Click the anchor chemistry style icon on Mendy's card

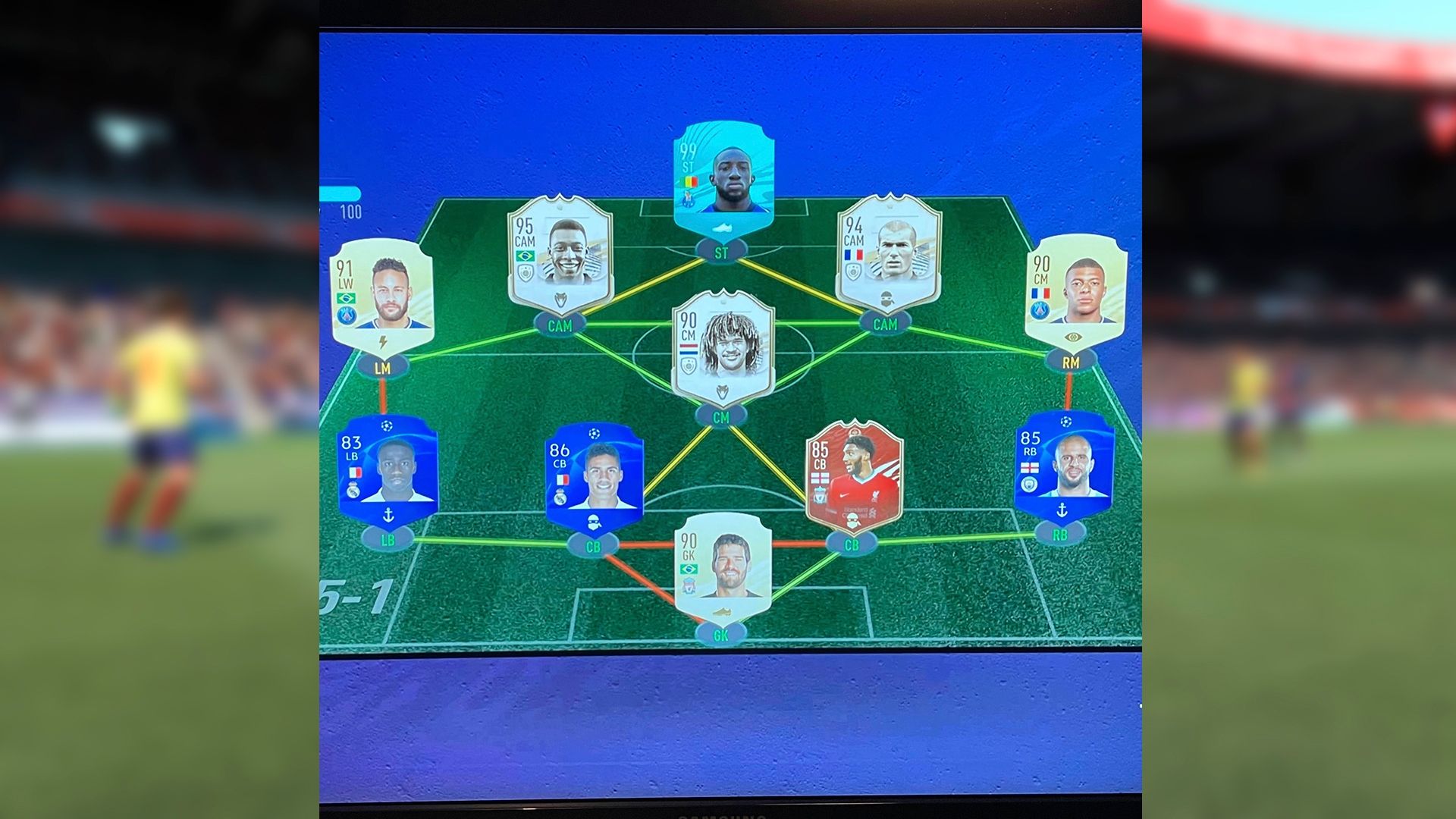point(388,514)
